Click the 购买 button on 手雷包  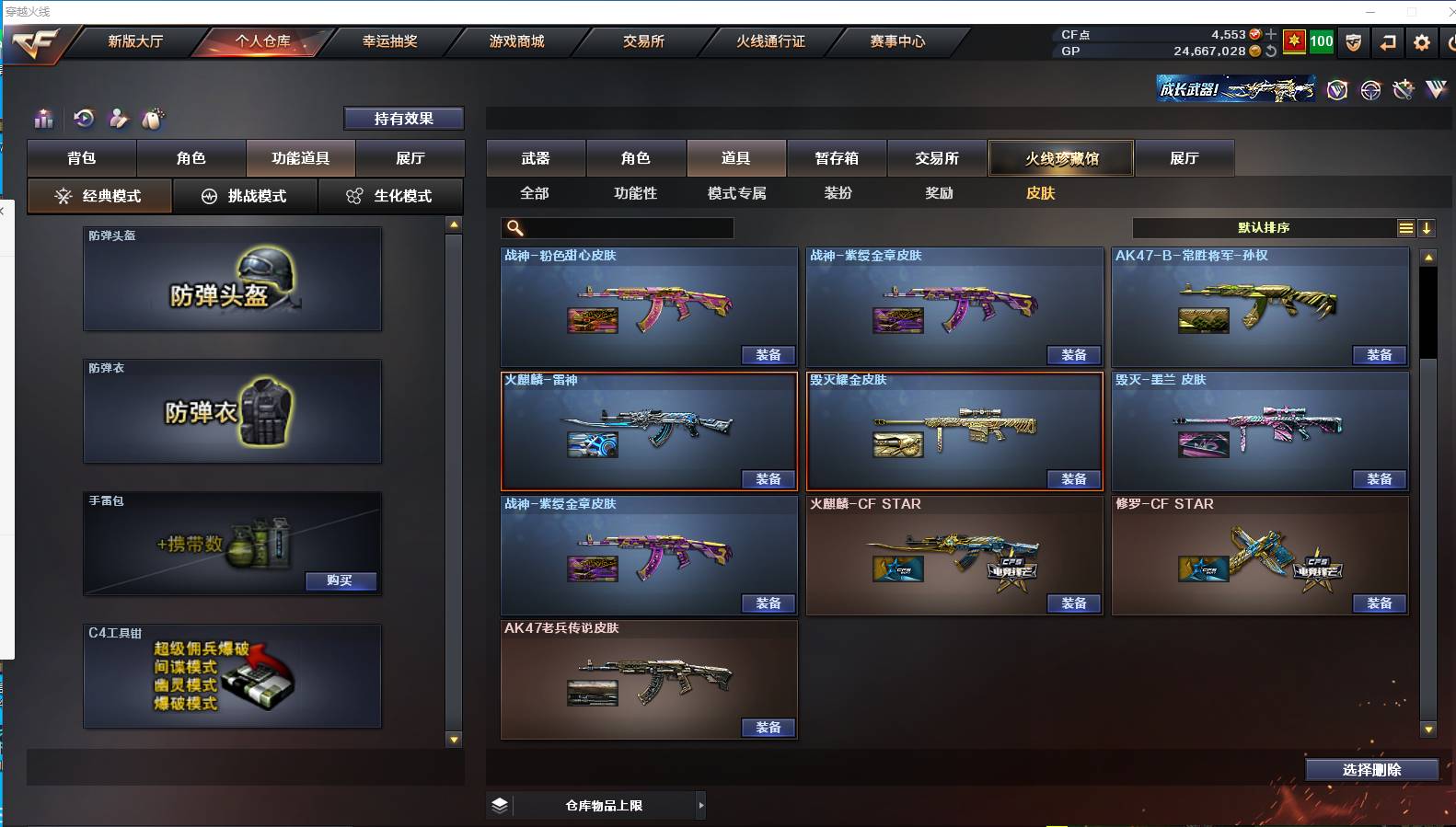coord(341,581)
